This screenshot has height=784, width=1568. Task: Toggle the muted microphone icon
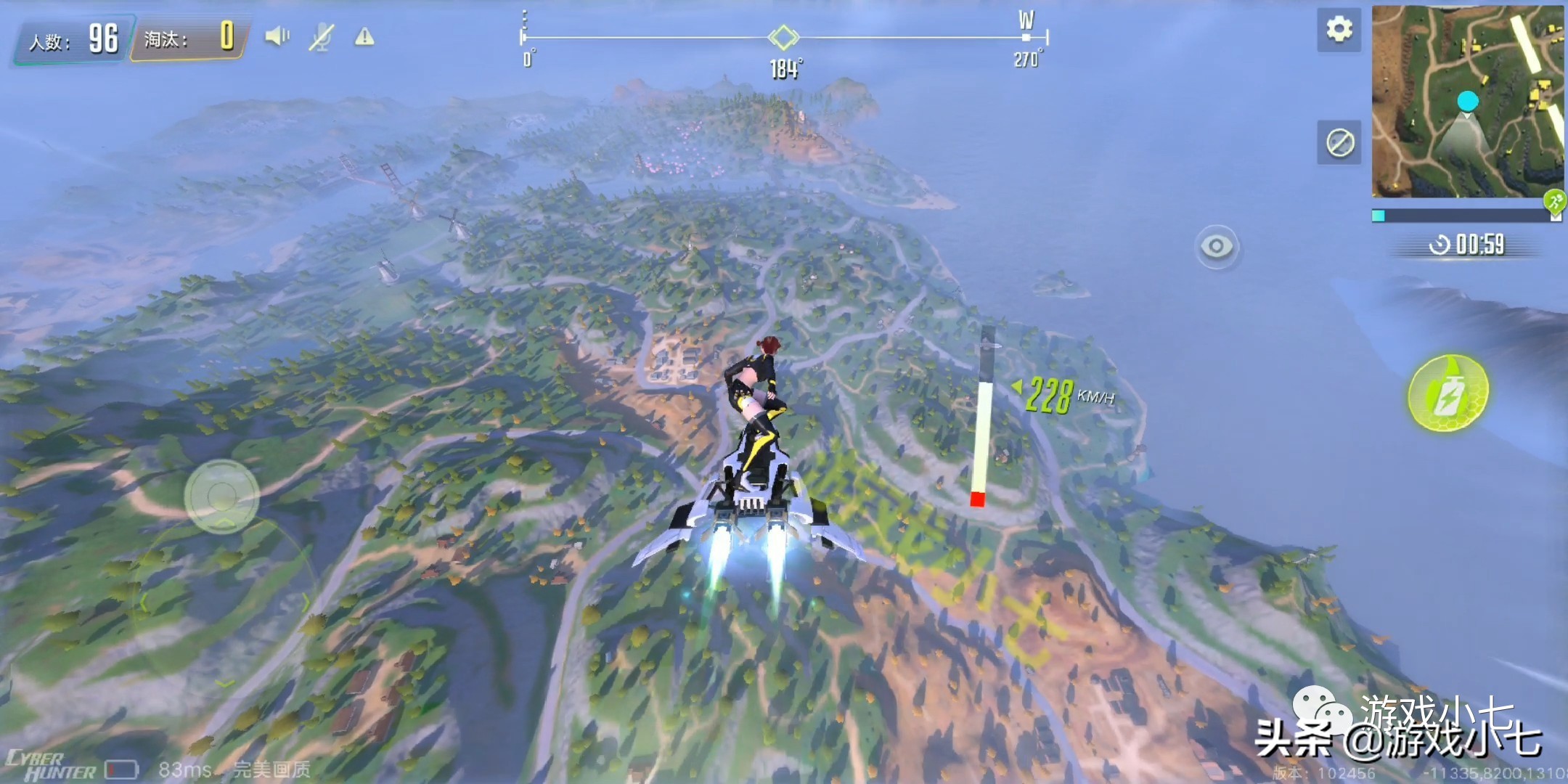click(x=320, y=36)
